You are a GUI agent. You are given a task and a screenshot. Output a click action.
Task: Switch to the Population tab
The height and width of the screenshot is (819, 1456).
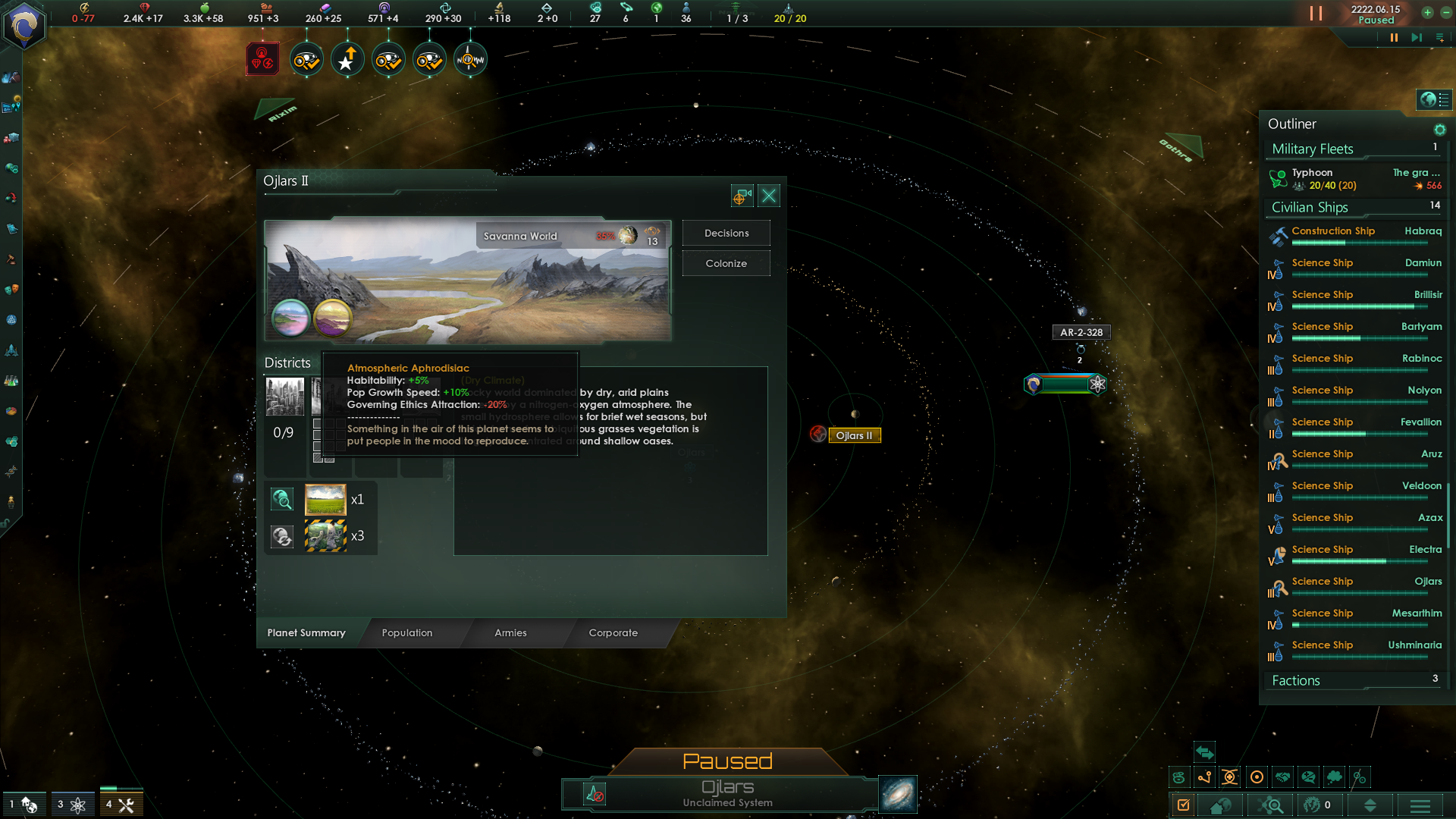click(407, 632)
